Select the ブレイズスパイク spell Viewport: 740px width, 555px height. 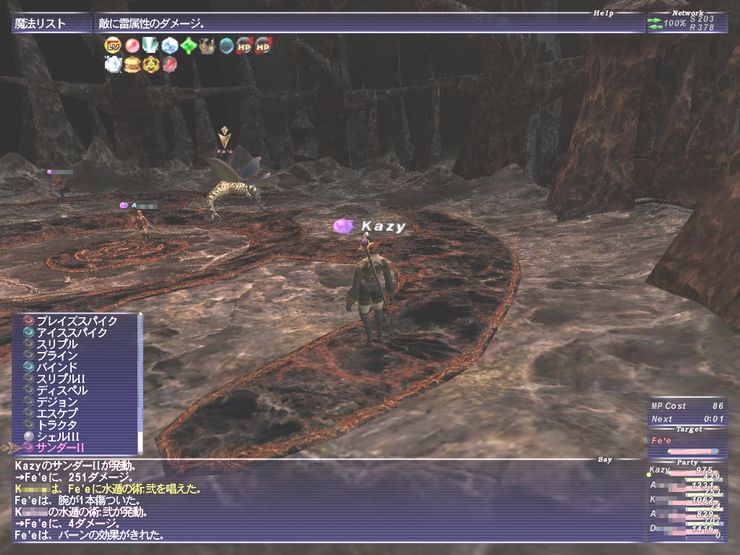77,320
